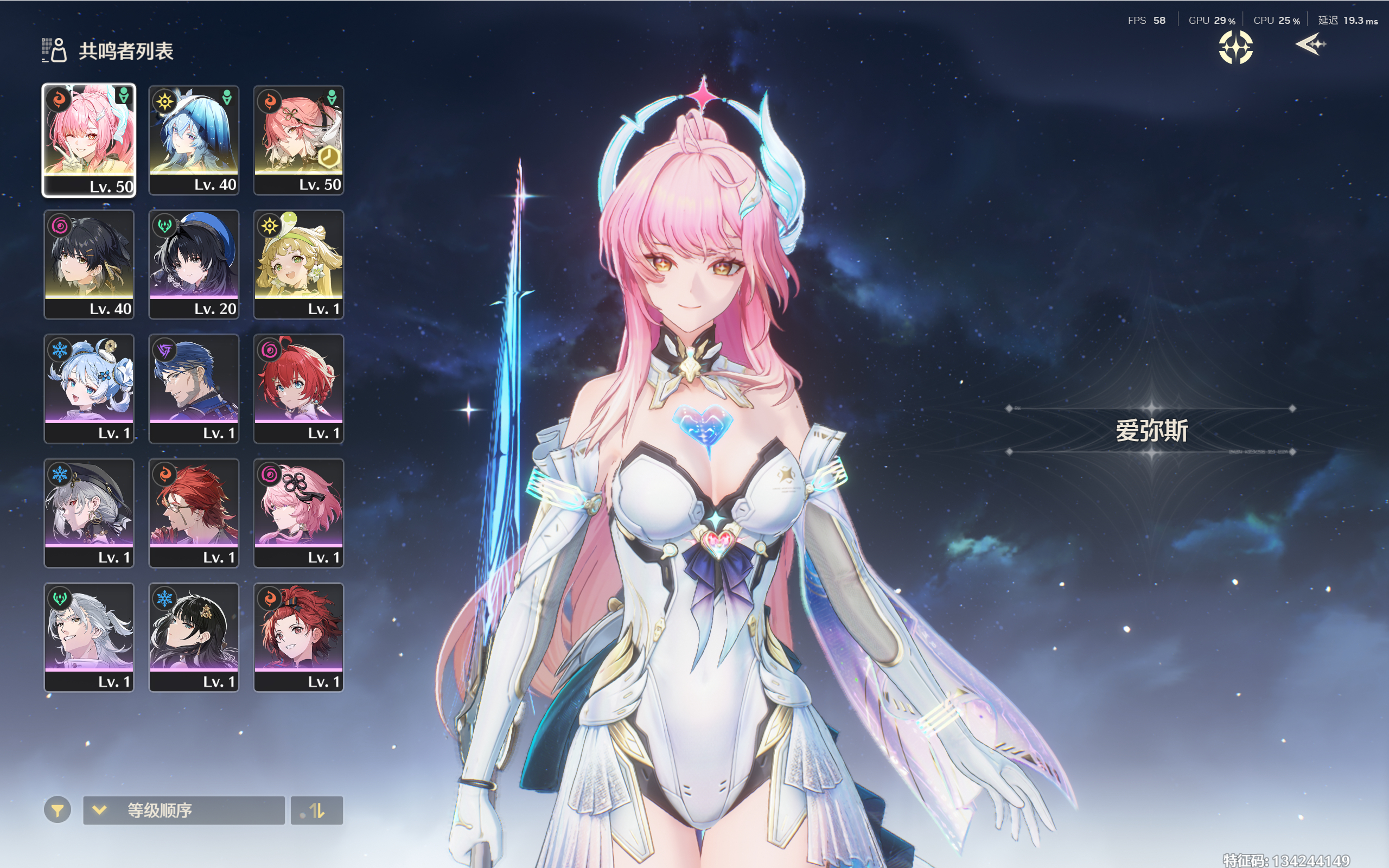Pick the blue-haired bearded man with glasses
This screenshot has width=1389, height=868.
[194, 388]
